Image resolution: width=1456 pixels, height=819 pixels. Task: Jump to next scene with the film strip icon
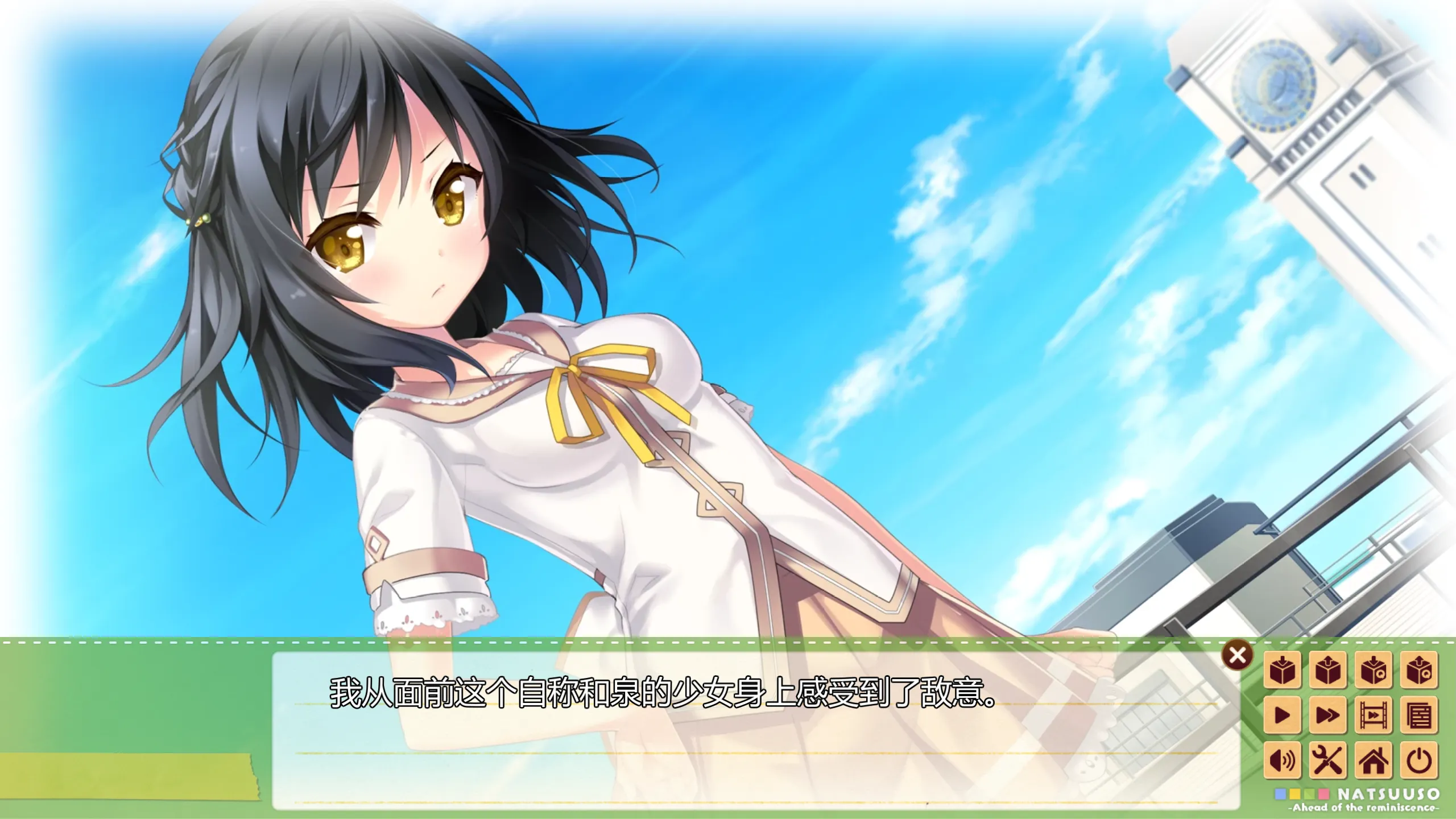[x=1373, y=715]
